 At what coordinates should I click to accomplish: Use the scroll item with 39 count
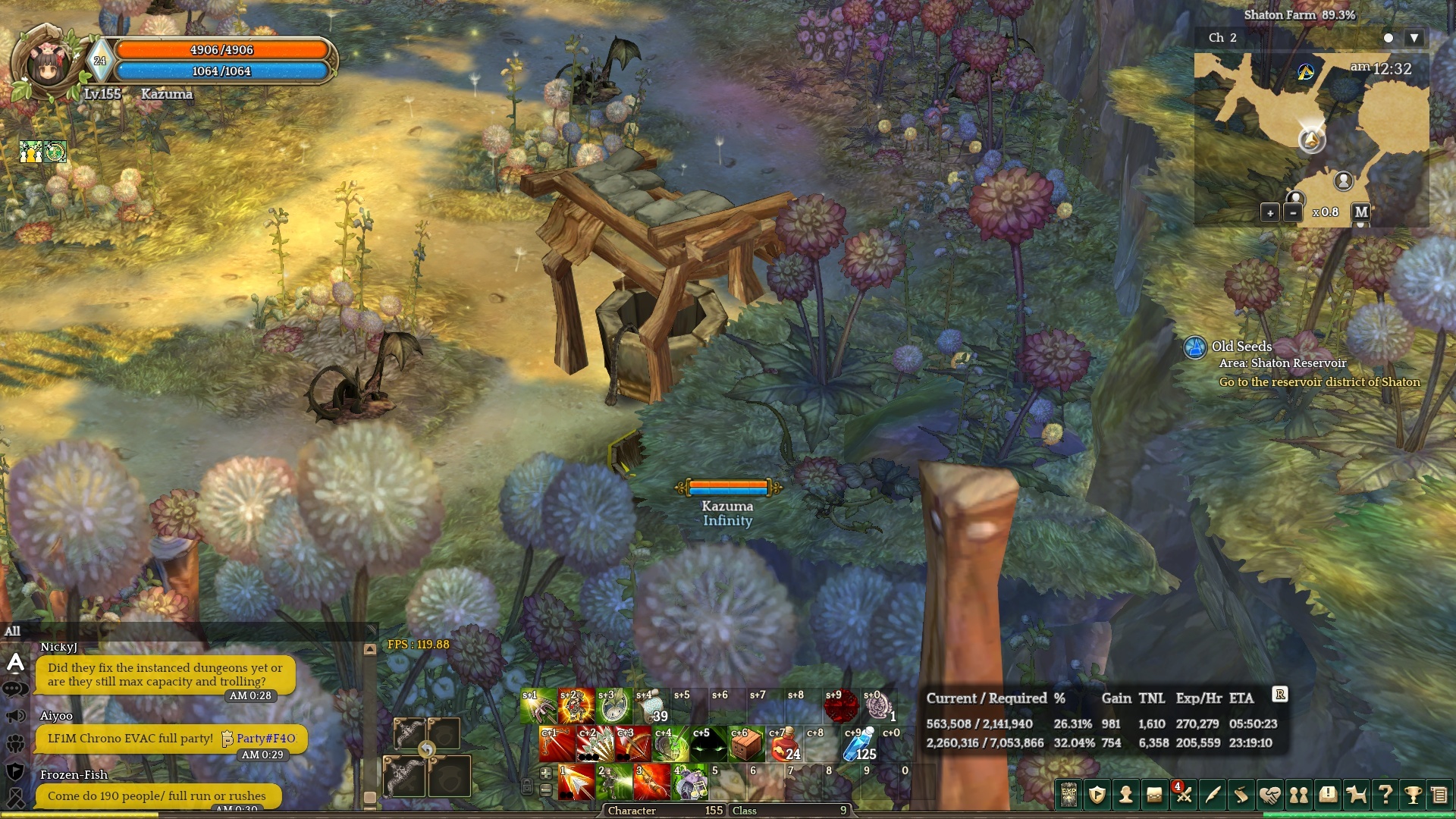point(651,707)
